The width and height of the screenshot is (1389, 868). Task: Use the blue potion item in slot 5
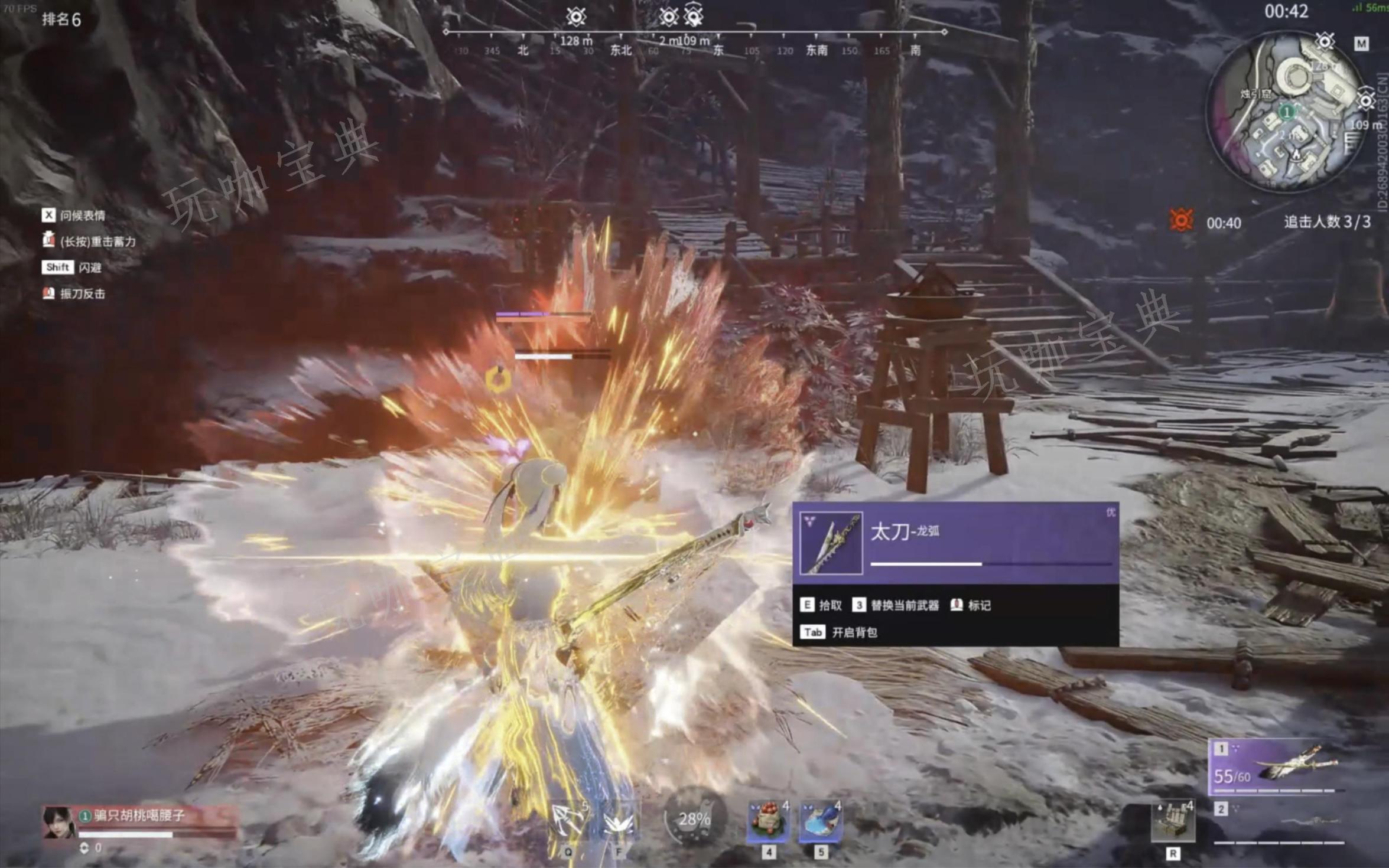821,821
